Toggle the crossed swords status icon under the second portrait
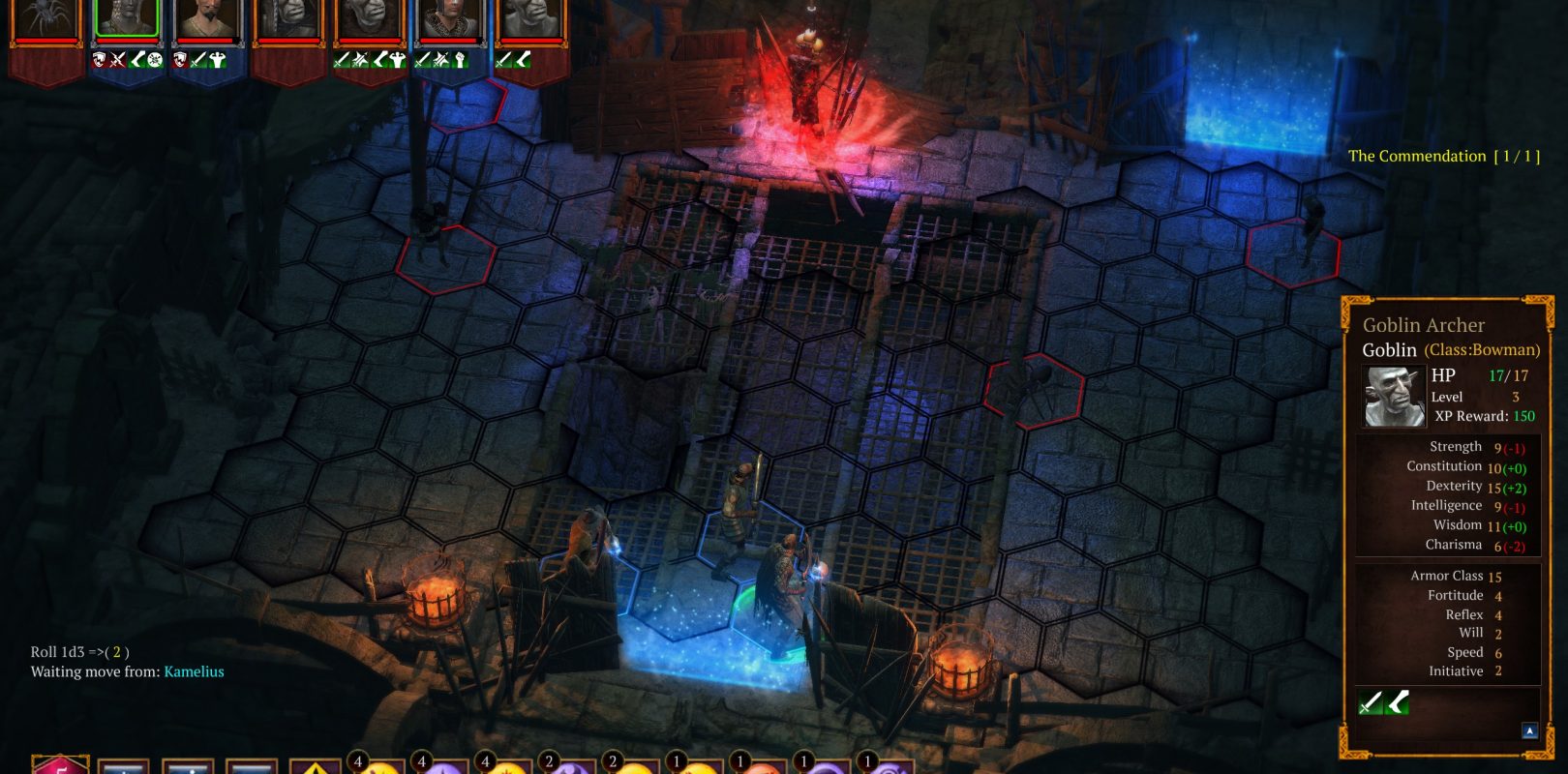This screenshot has height=774, width=1568. coord(115,58)
